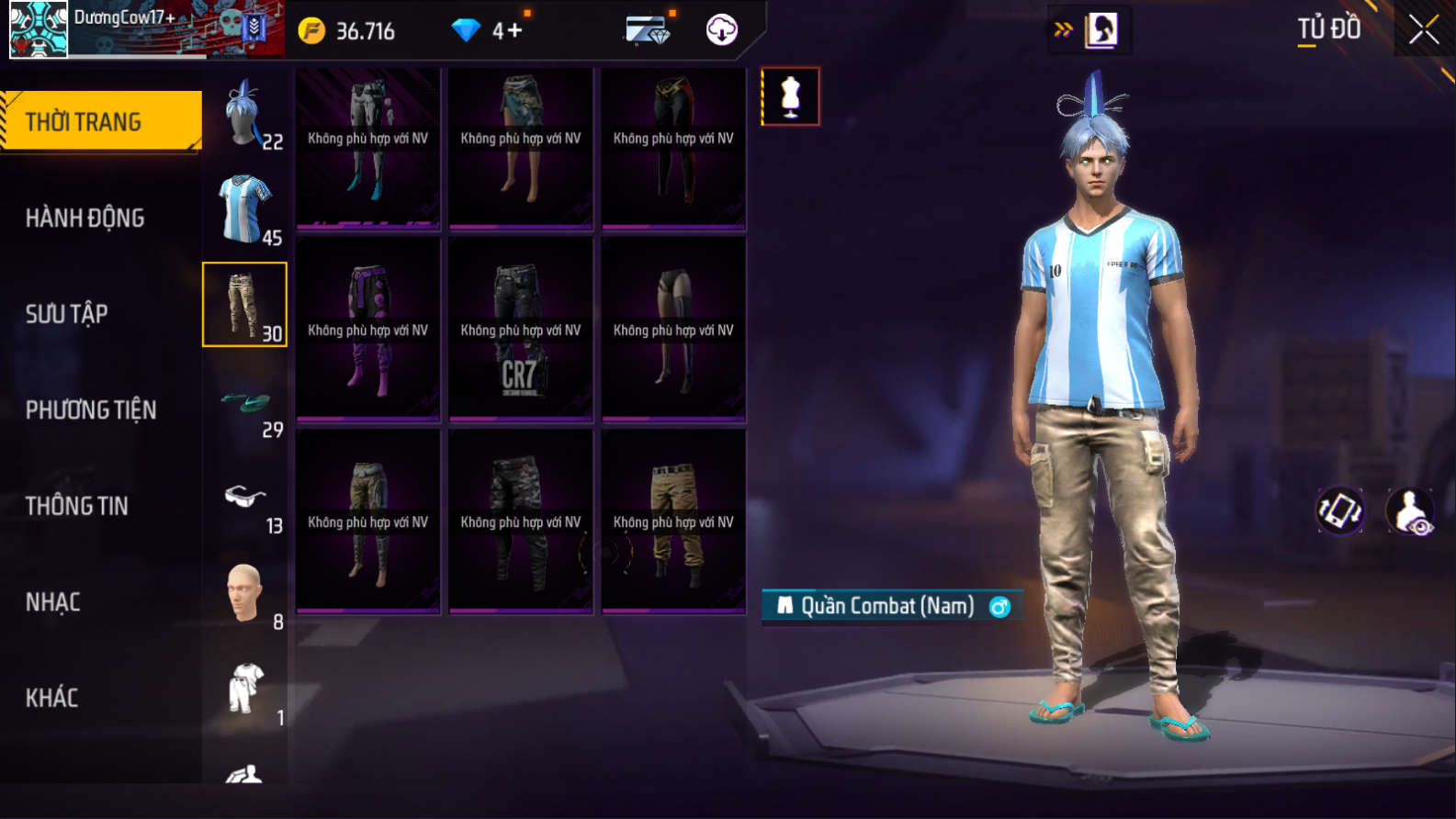Select the pants category with 30 items

tap(245, 305)
